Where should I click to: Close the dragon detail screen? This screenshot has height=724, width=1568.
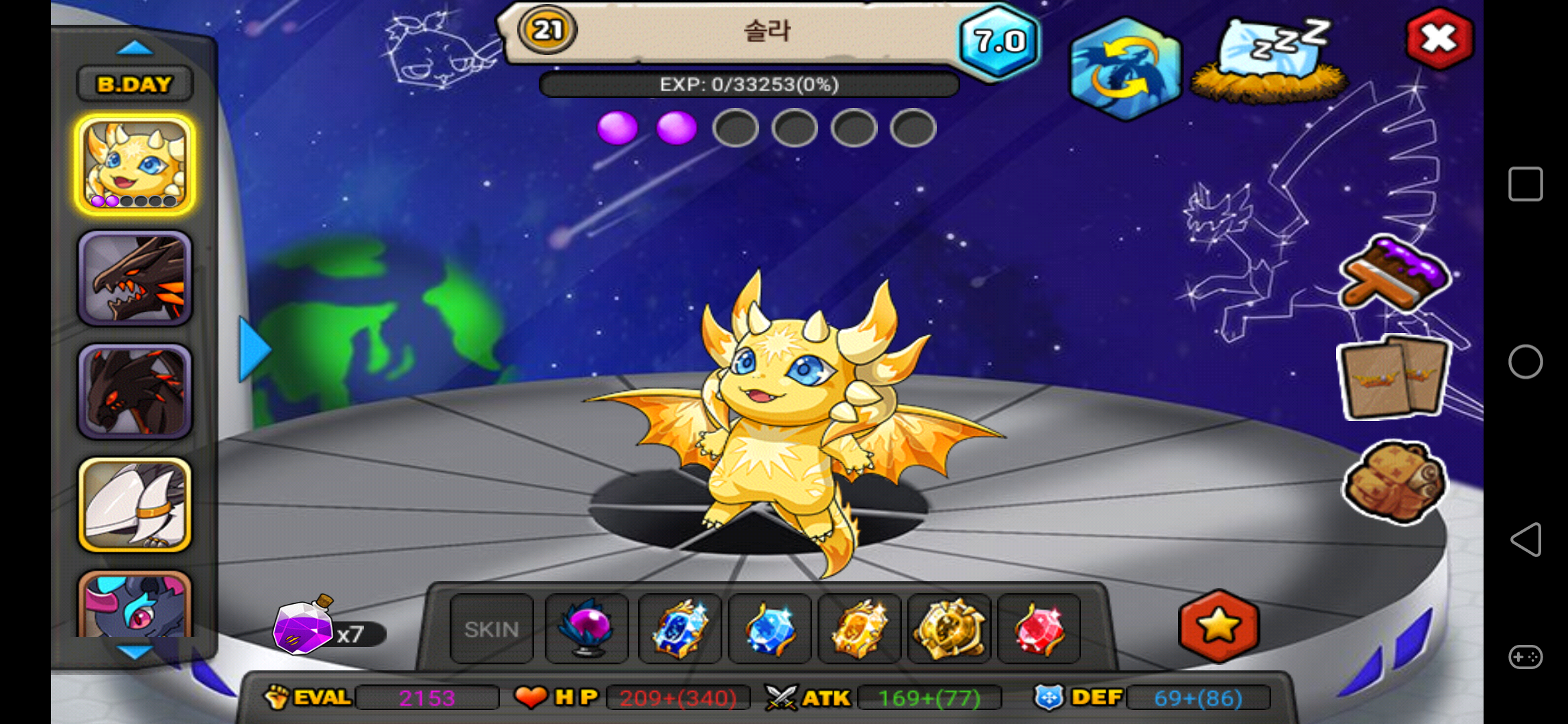tap(1439, 39)
